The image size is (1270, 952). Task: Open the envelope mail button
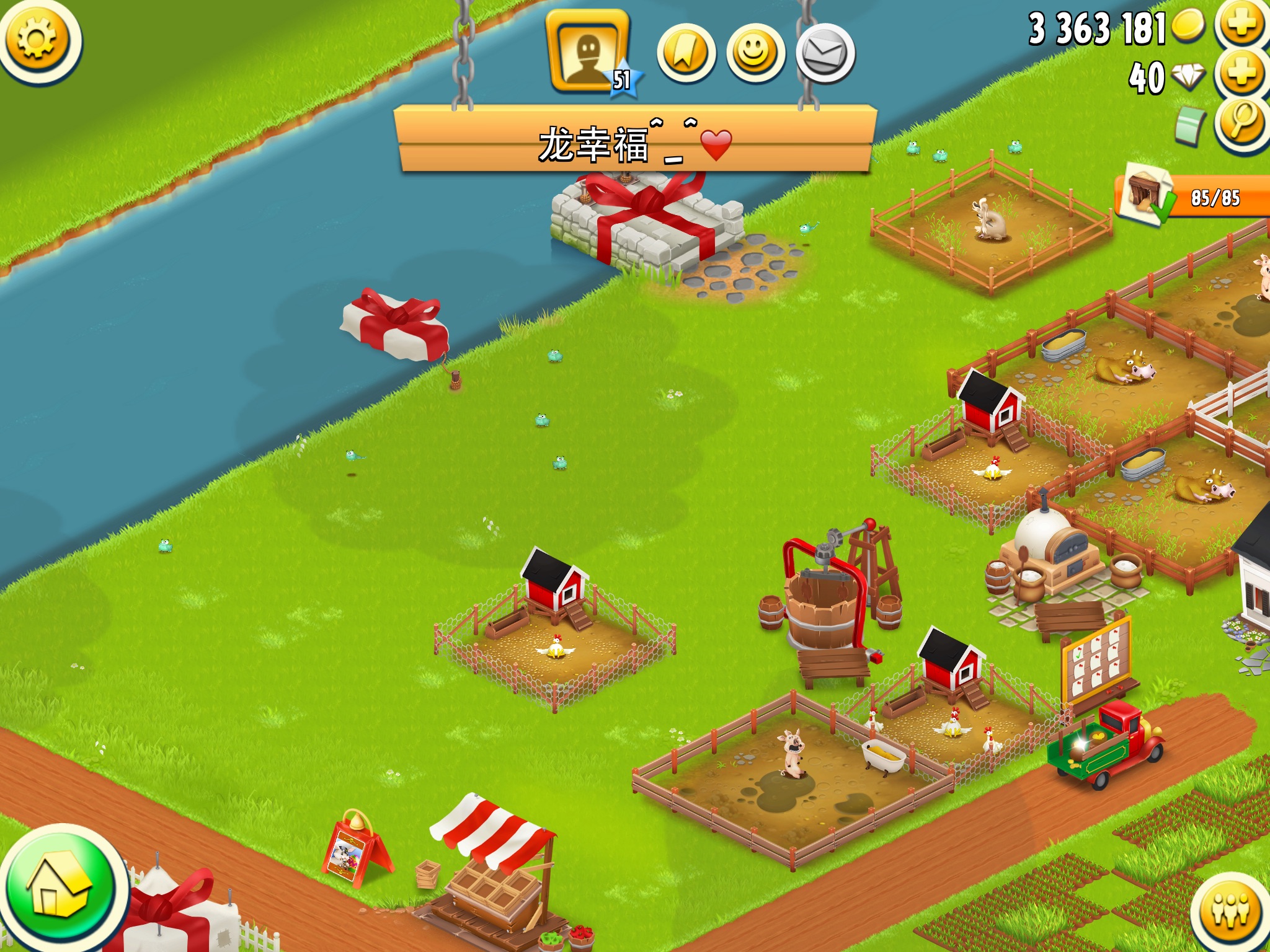coord(825,53)
